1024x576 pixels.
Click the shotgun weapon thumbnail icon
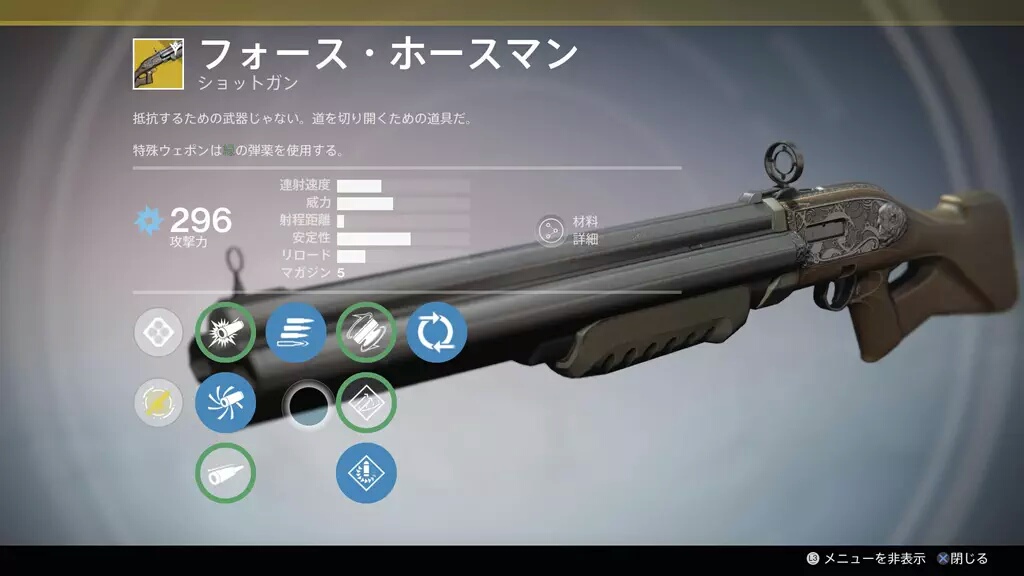pos(158,64)
